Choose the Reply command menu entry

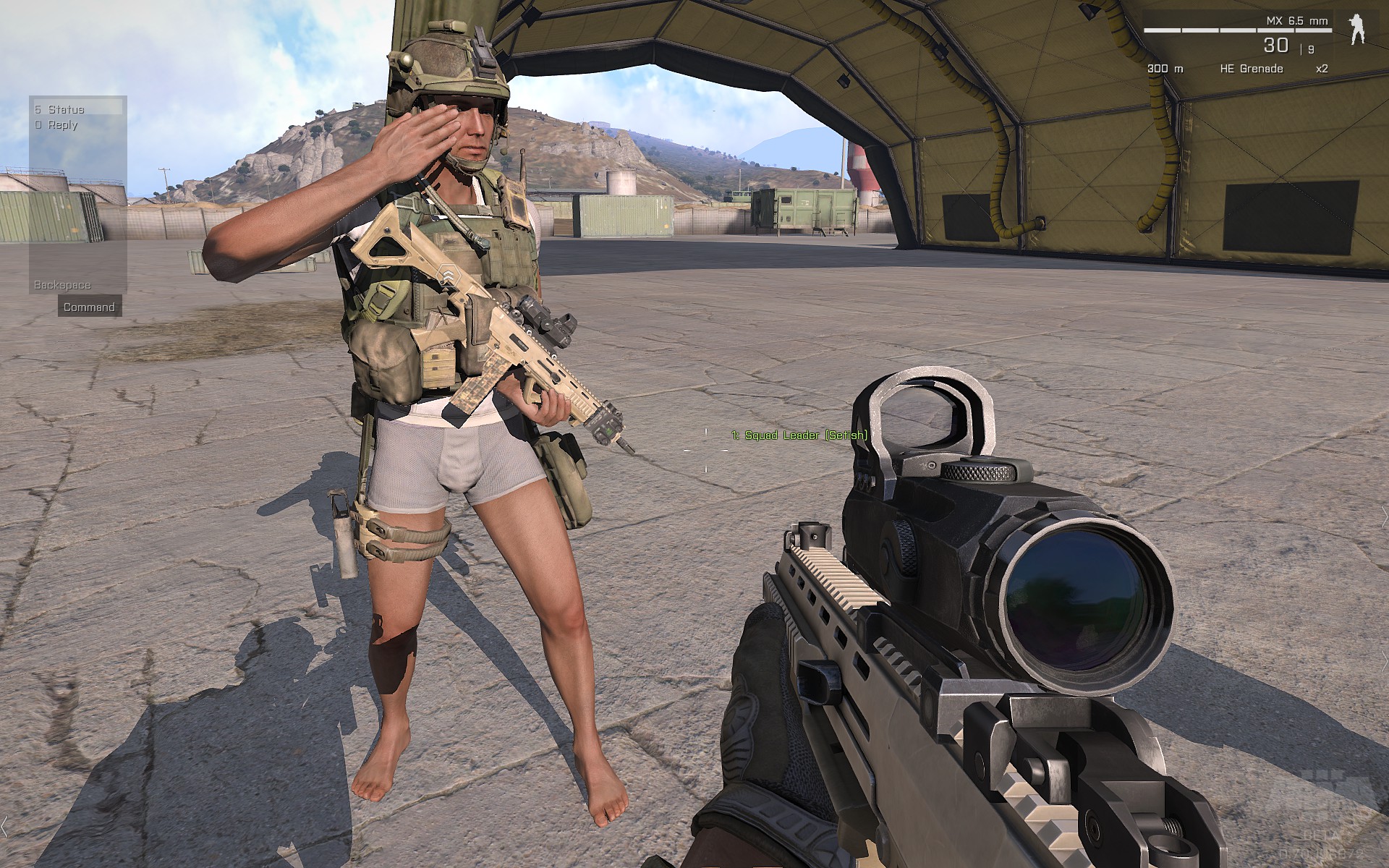(62, 125)
